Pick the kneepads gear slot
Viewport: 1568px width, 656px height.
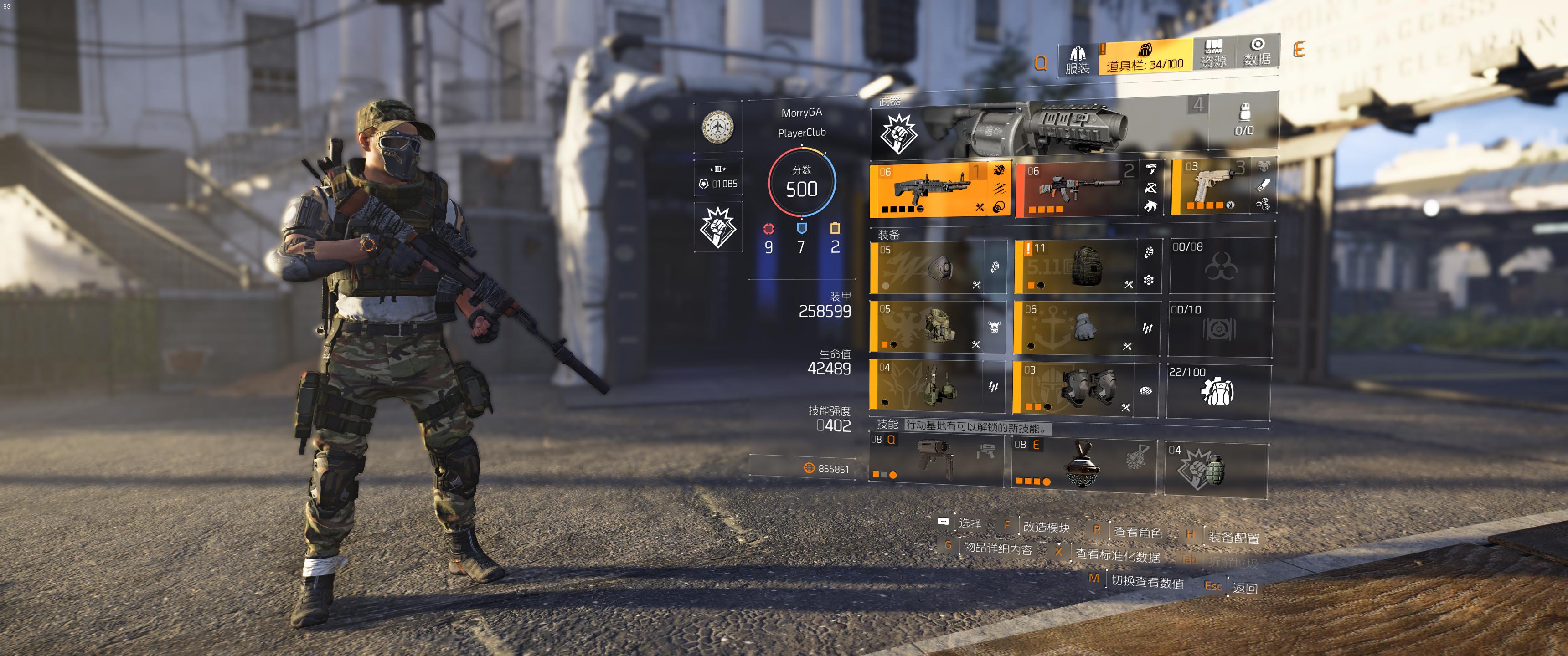click(x=1074, y=388)
